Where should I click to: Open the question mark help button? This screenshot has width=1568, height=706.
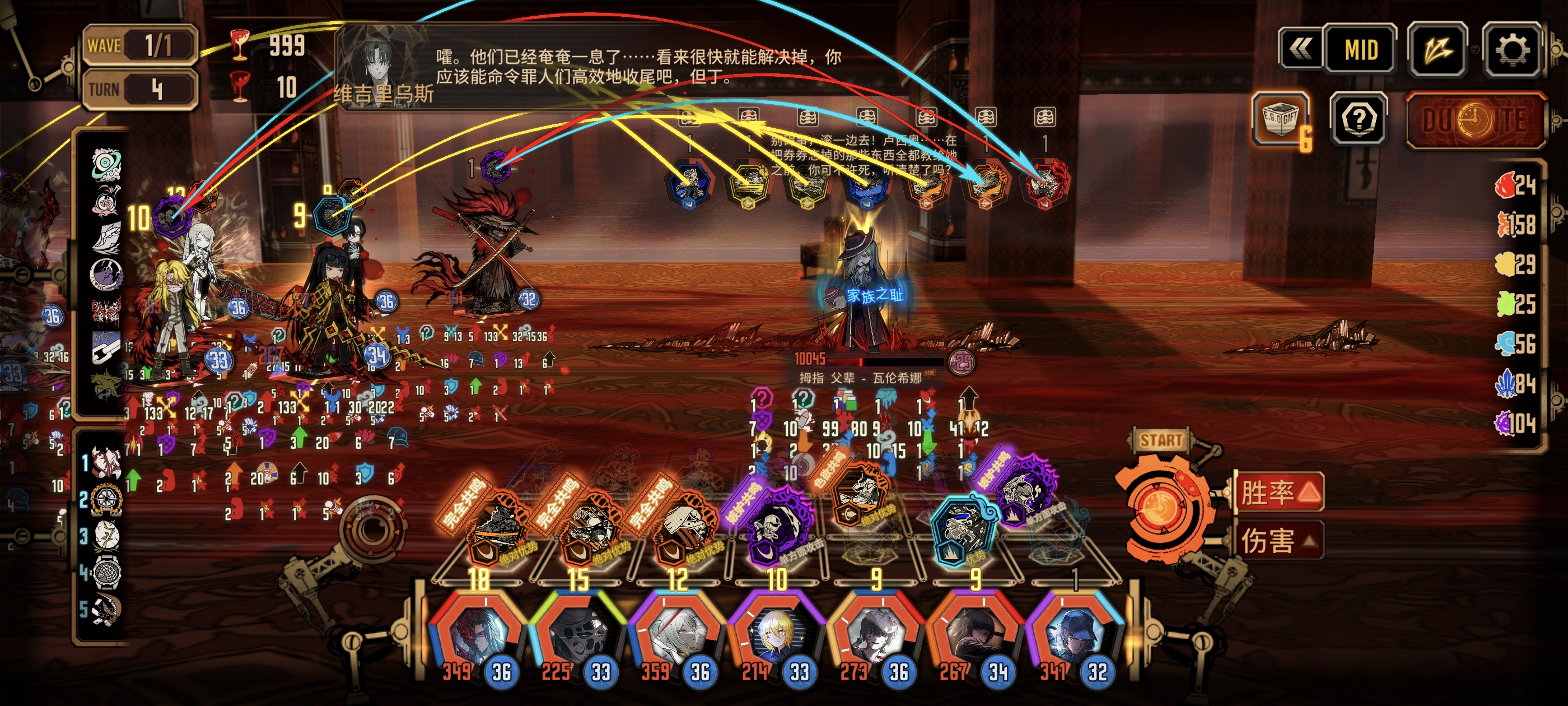1359,119
